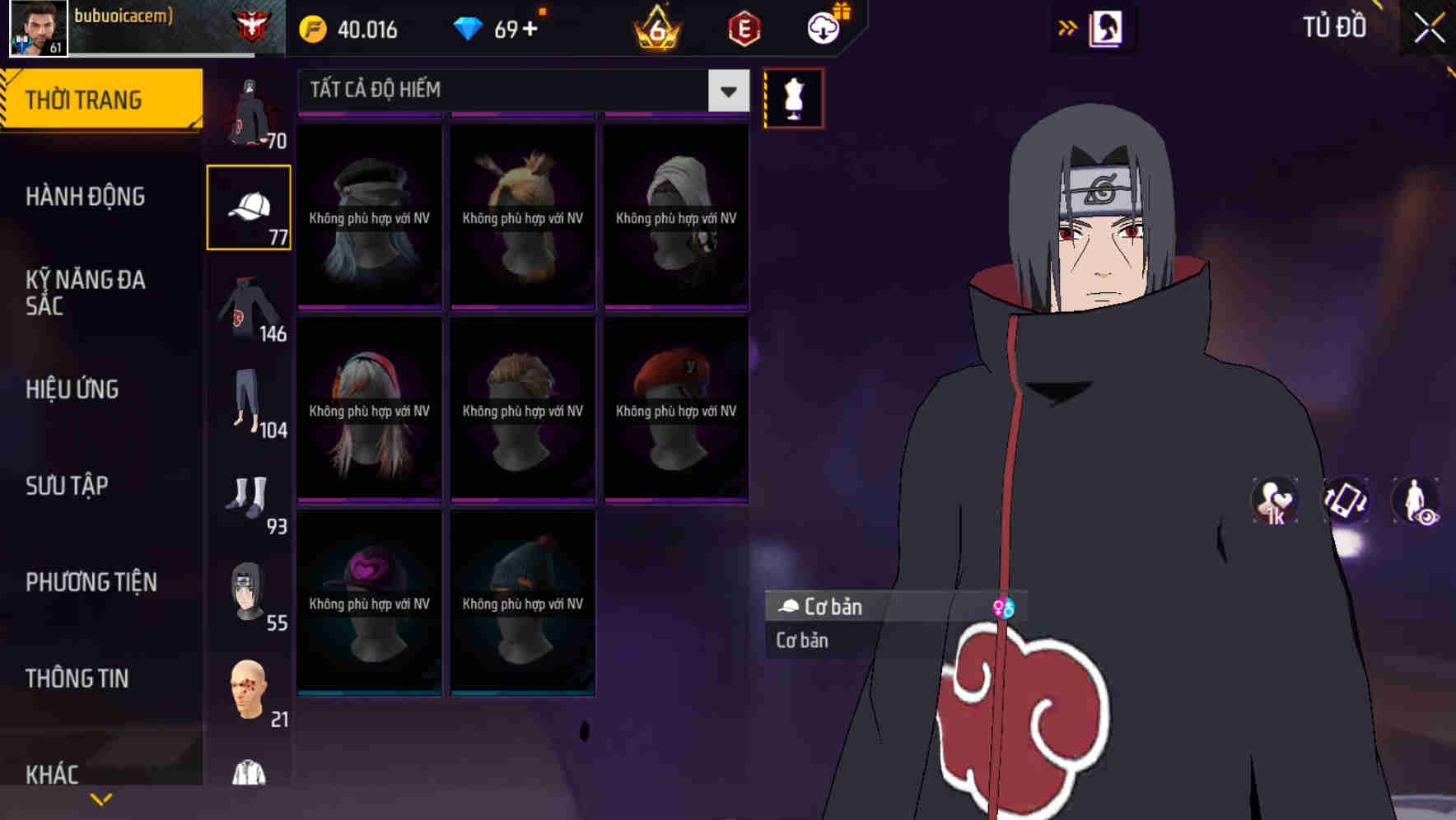The image size is (1456, 820).
Task: Open the PHƯƠNG TIỆN section
Action: point(91,581)
